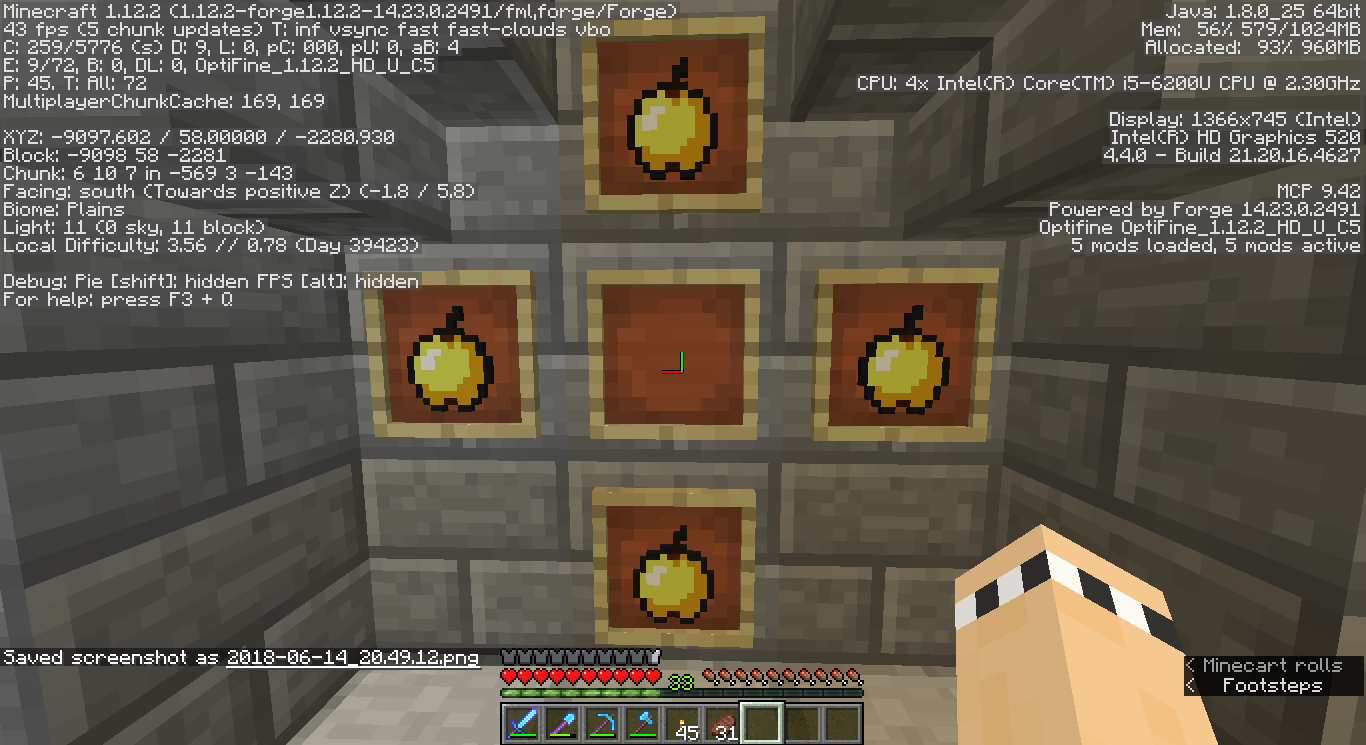Switch to the diamond axe slot

pyautogui.click(x=642, y=722)
